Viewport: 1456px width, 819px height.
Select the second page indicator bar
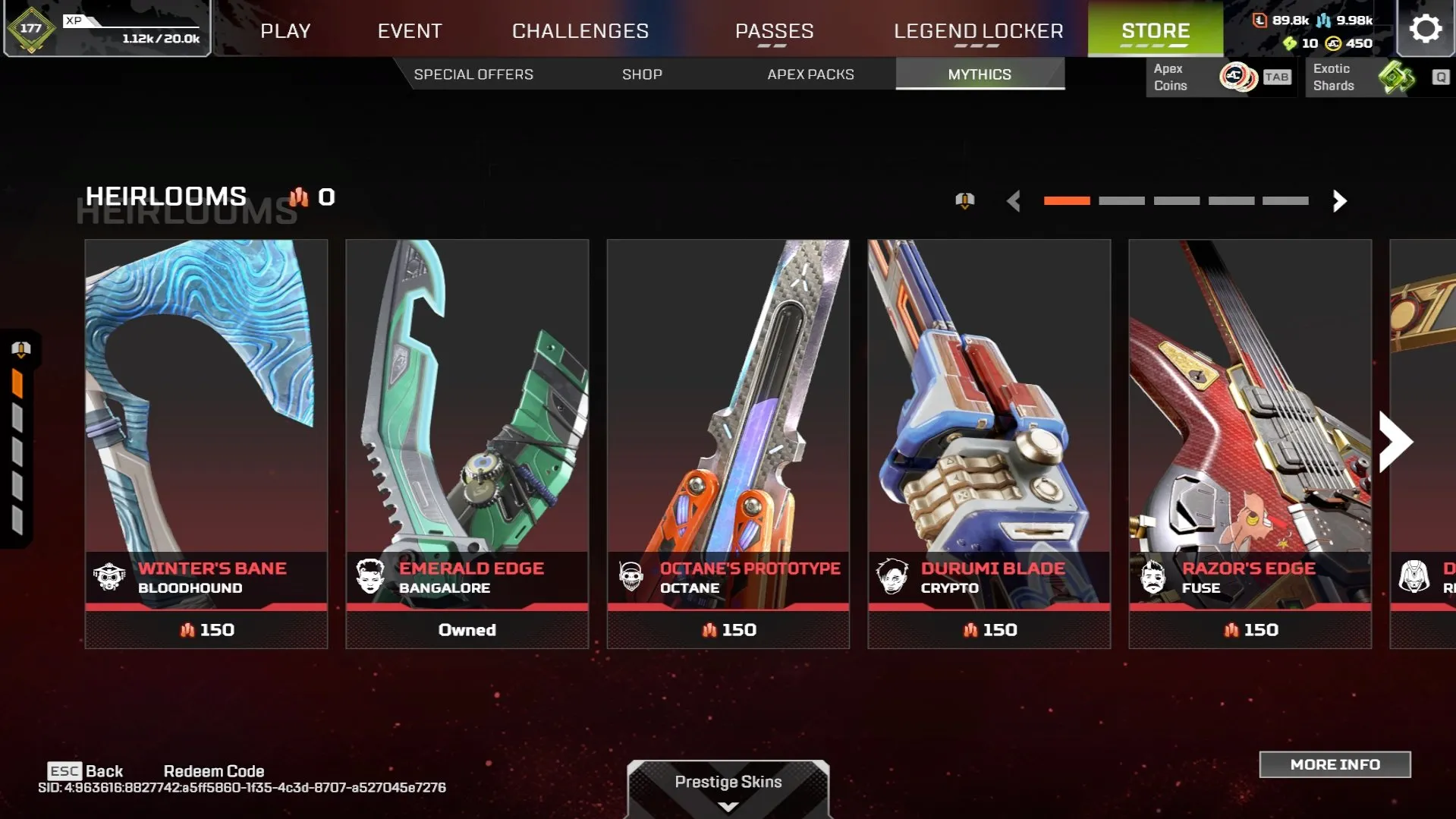pyautogui.click(x=1121, y=200)
